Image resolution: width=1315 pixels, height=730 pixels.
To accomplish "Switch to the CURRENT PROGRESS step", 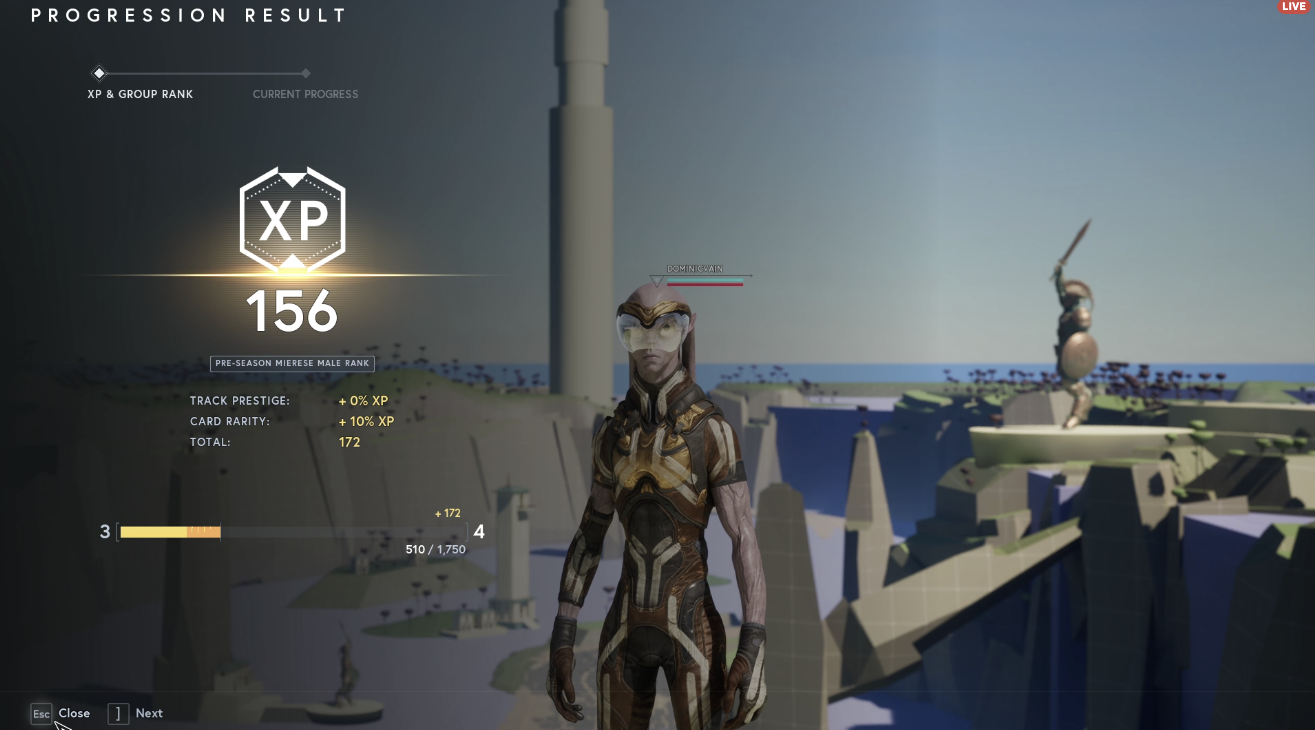I will (x=305, y=94).
